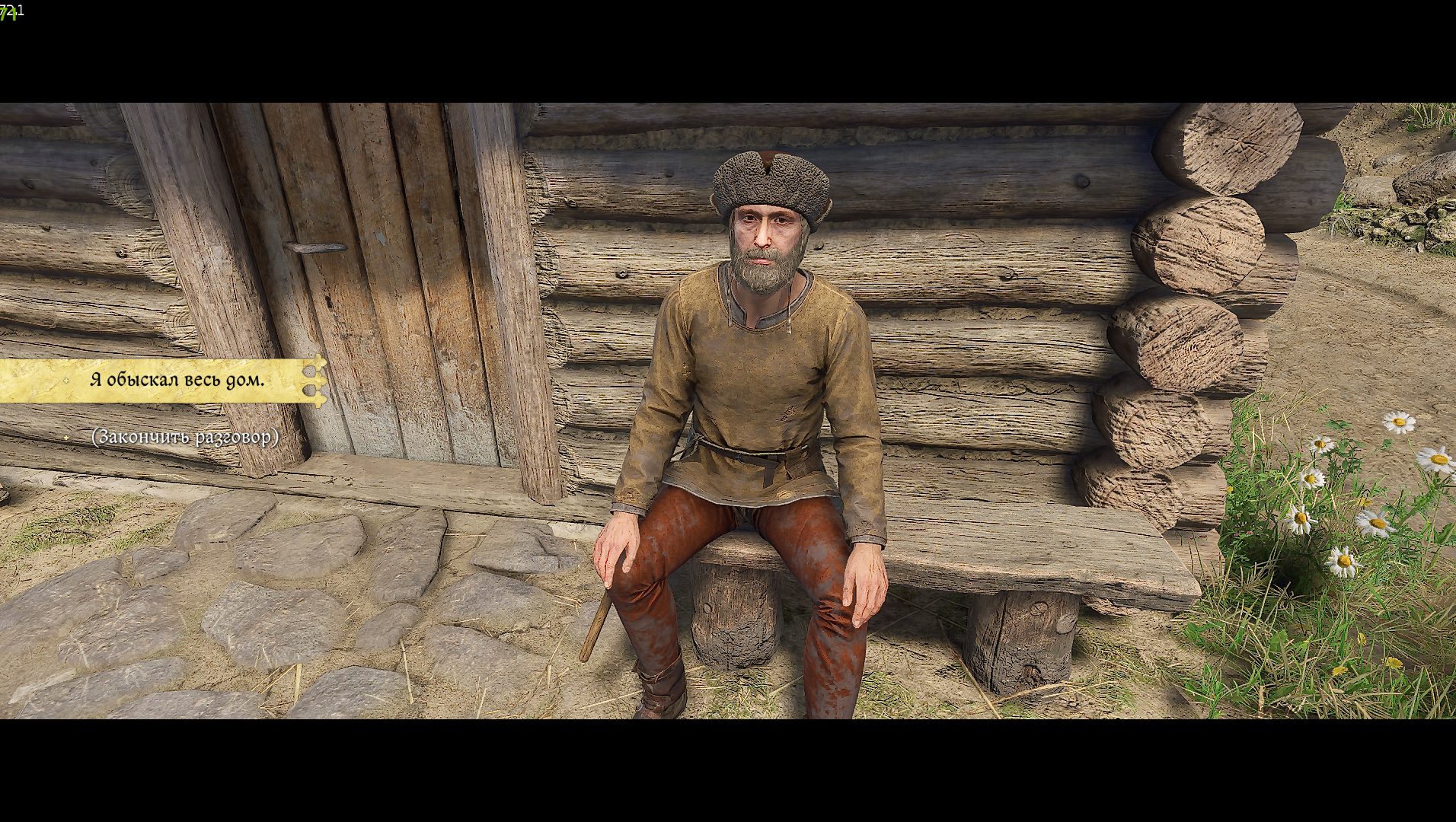
Task: Choose the reply "Я обыскал весь дом."
Action: 177,380
